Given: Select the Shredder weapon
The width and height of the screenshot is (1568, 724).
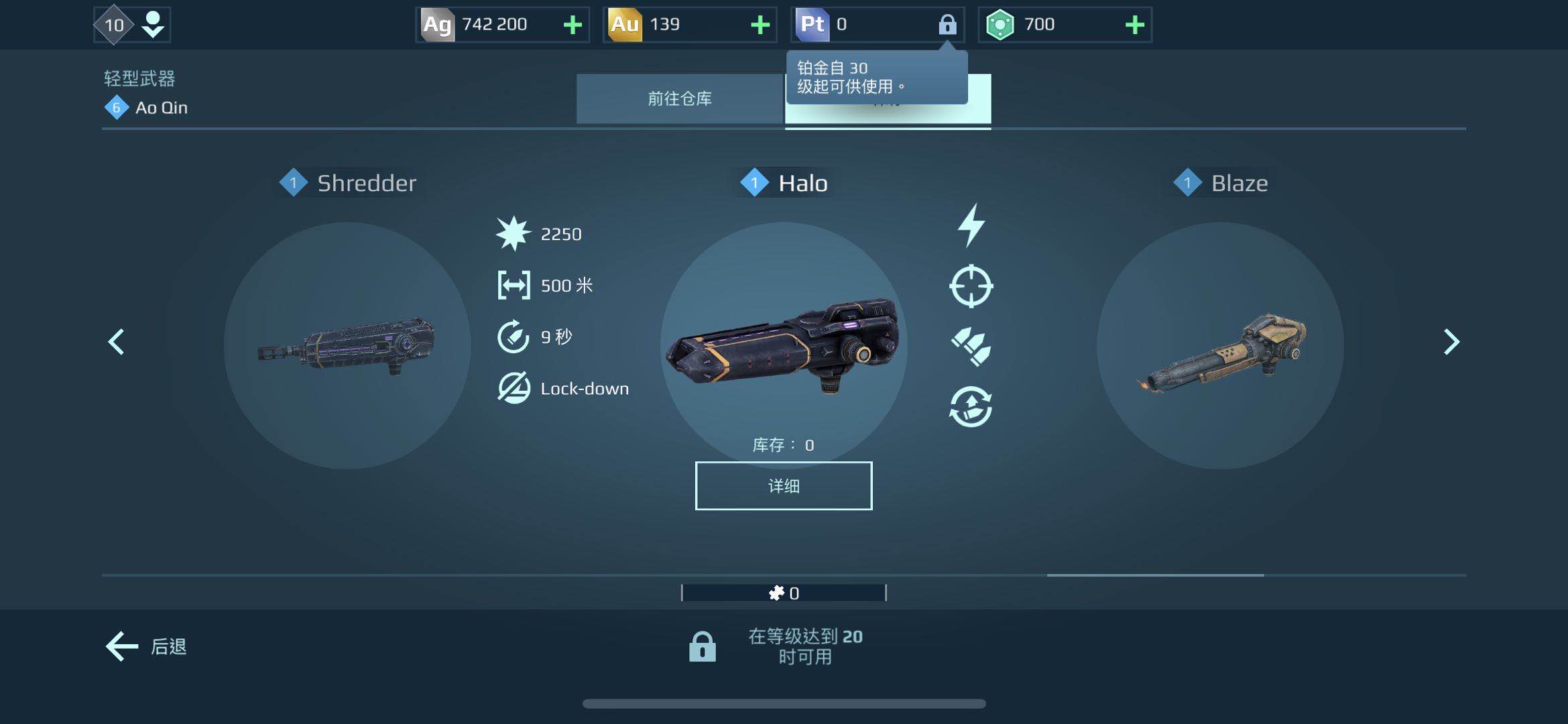Looking at the screenshot, I should coord(347,345).
